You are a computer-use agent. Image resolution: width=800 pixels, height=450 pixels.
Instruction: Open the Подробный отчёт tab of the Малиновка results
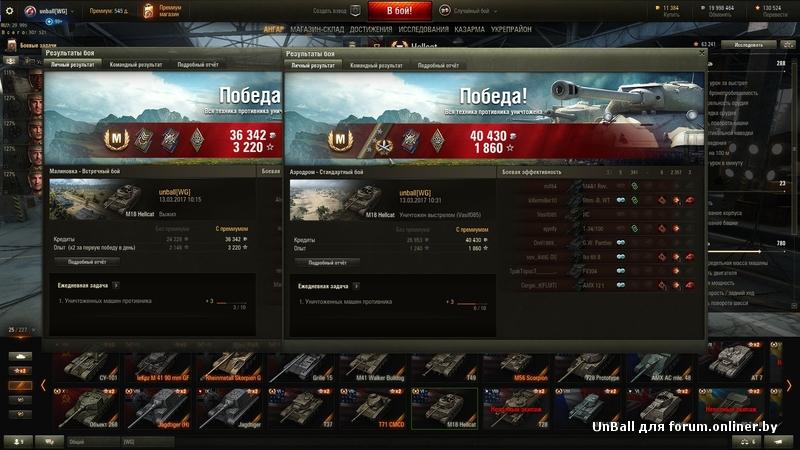point(199,65)
